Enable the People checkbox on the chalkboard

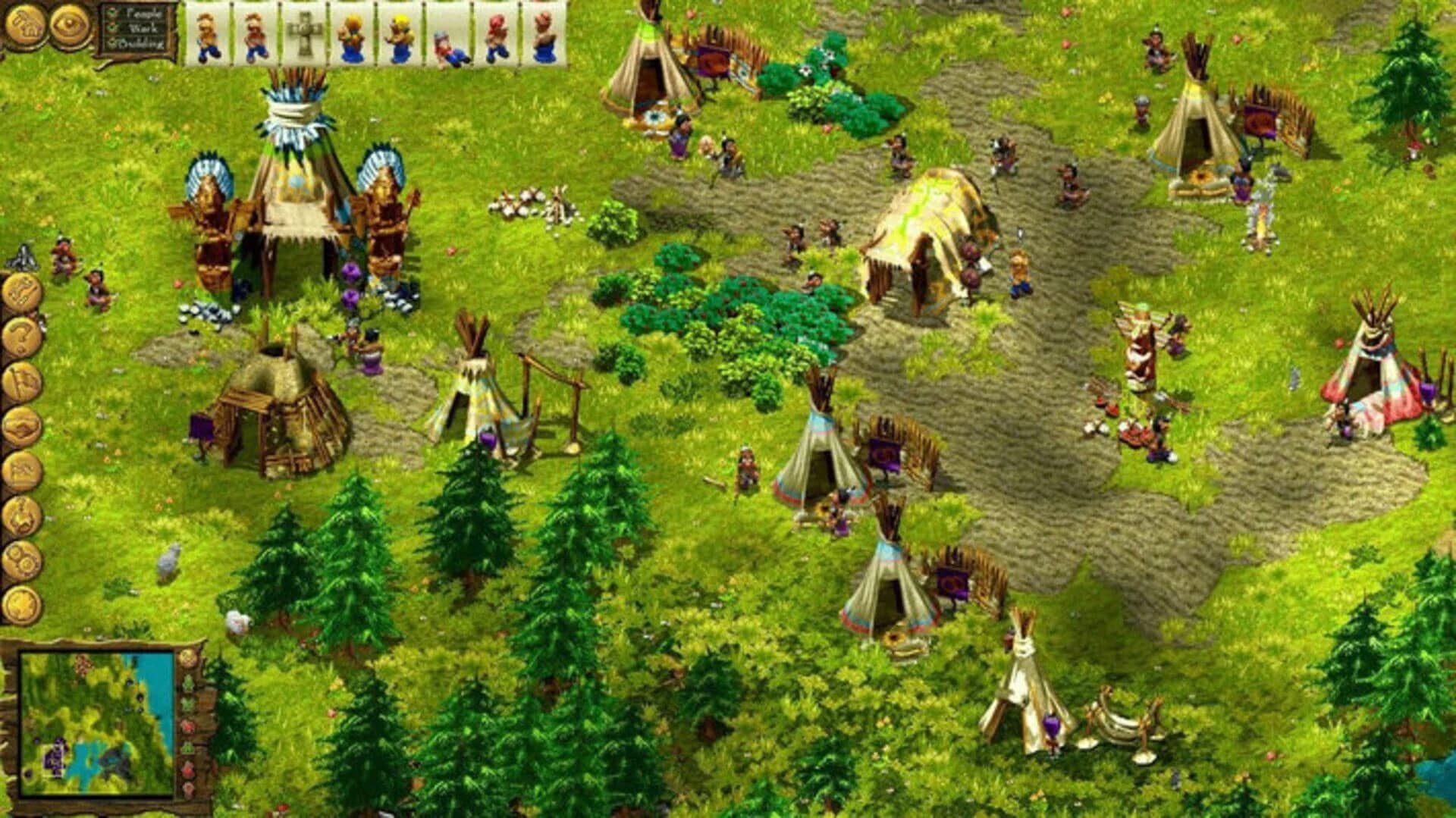tap(112, 12)
